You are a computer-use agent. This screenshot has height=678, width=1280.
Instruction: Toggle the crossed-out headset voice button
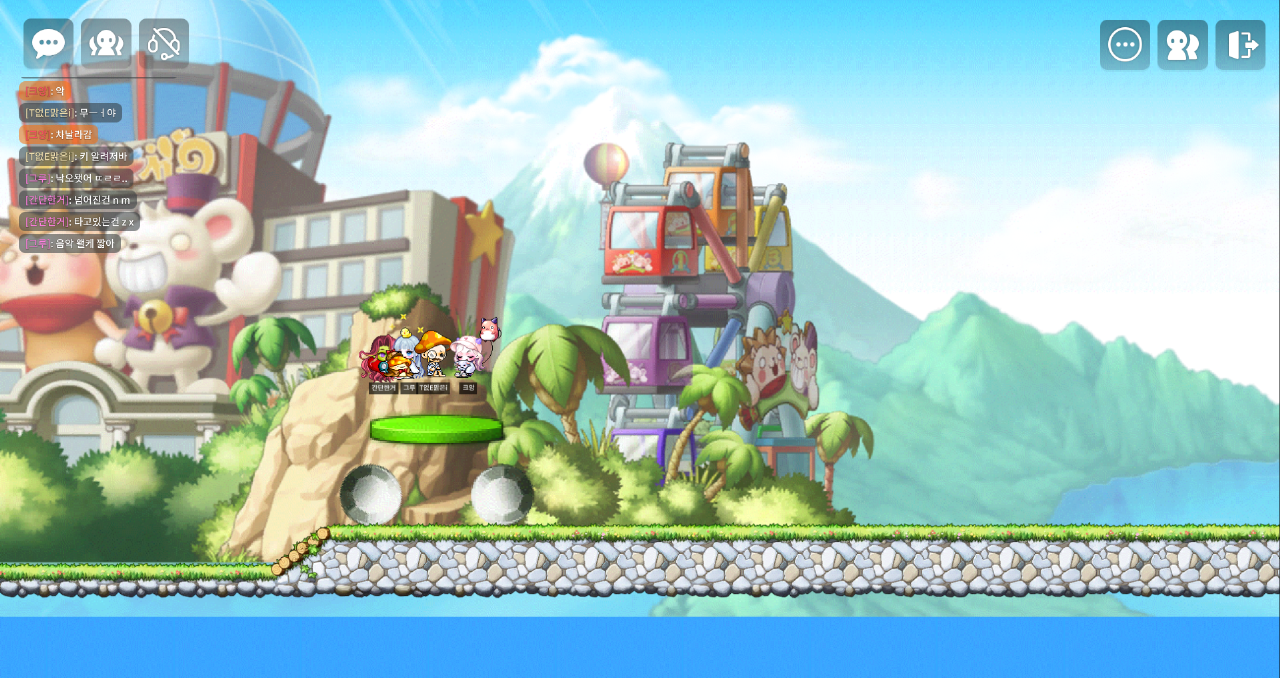click(164, 44)
